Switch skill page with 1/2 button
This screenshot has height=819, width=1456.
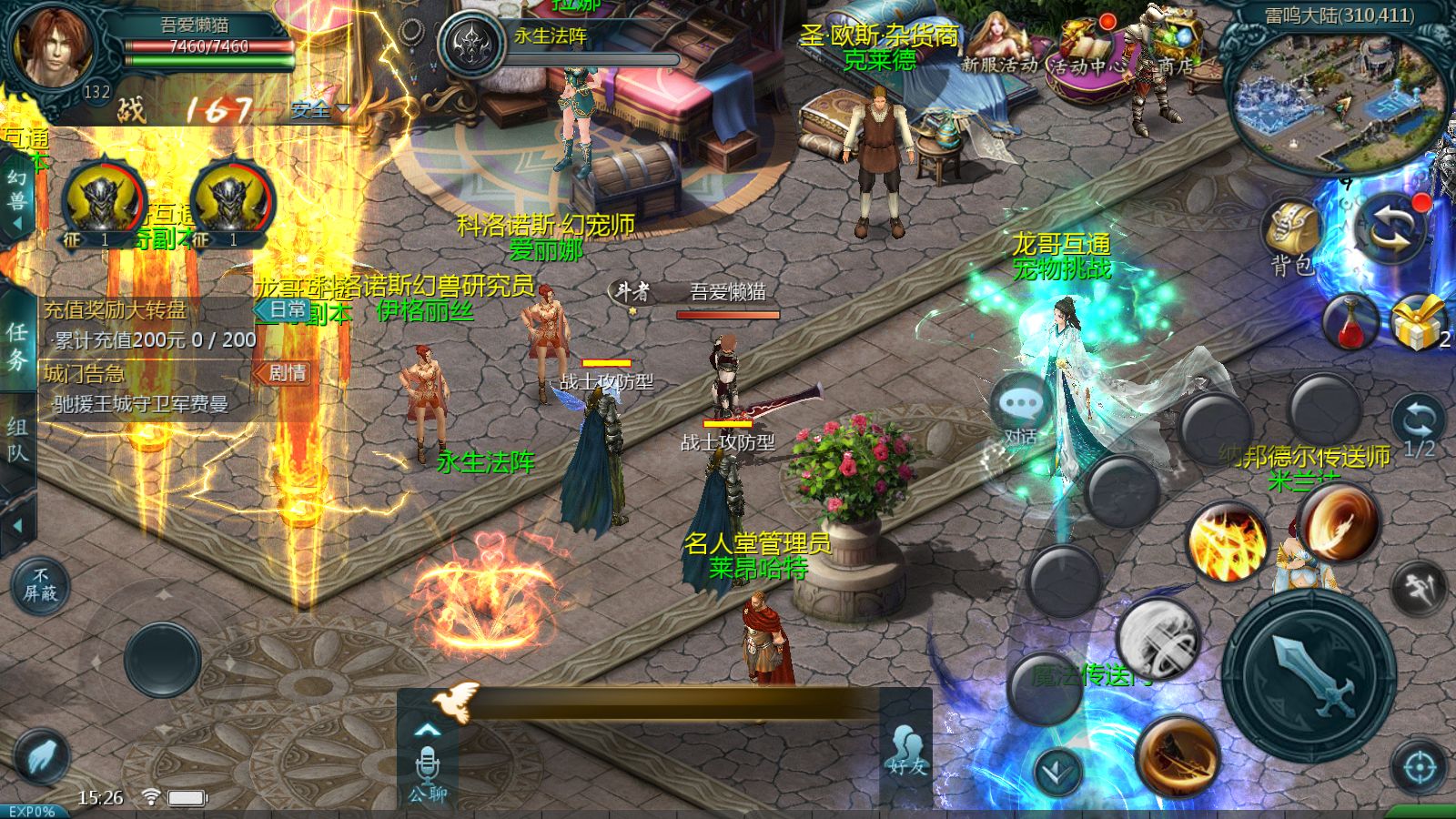point(1418,428)
